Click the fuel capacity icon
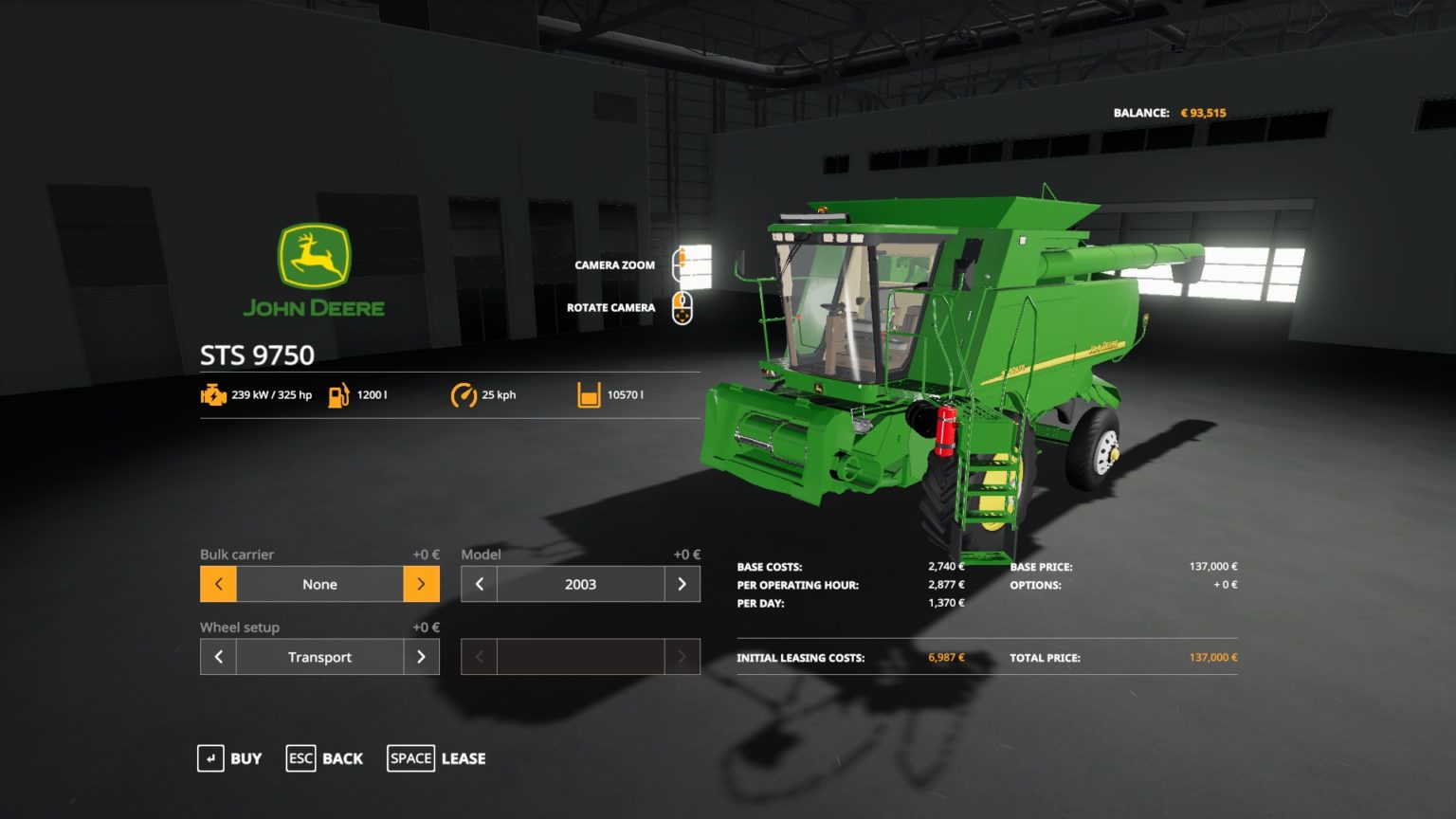 pyautogui.click(x=337, y=394)
